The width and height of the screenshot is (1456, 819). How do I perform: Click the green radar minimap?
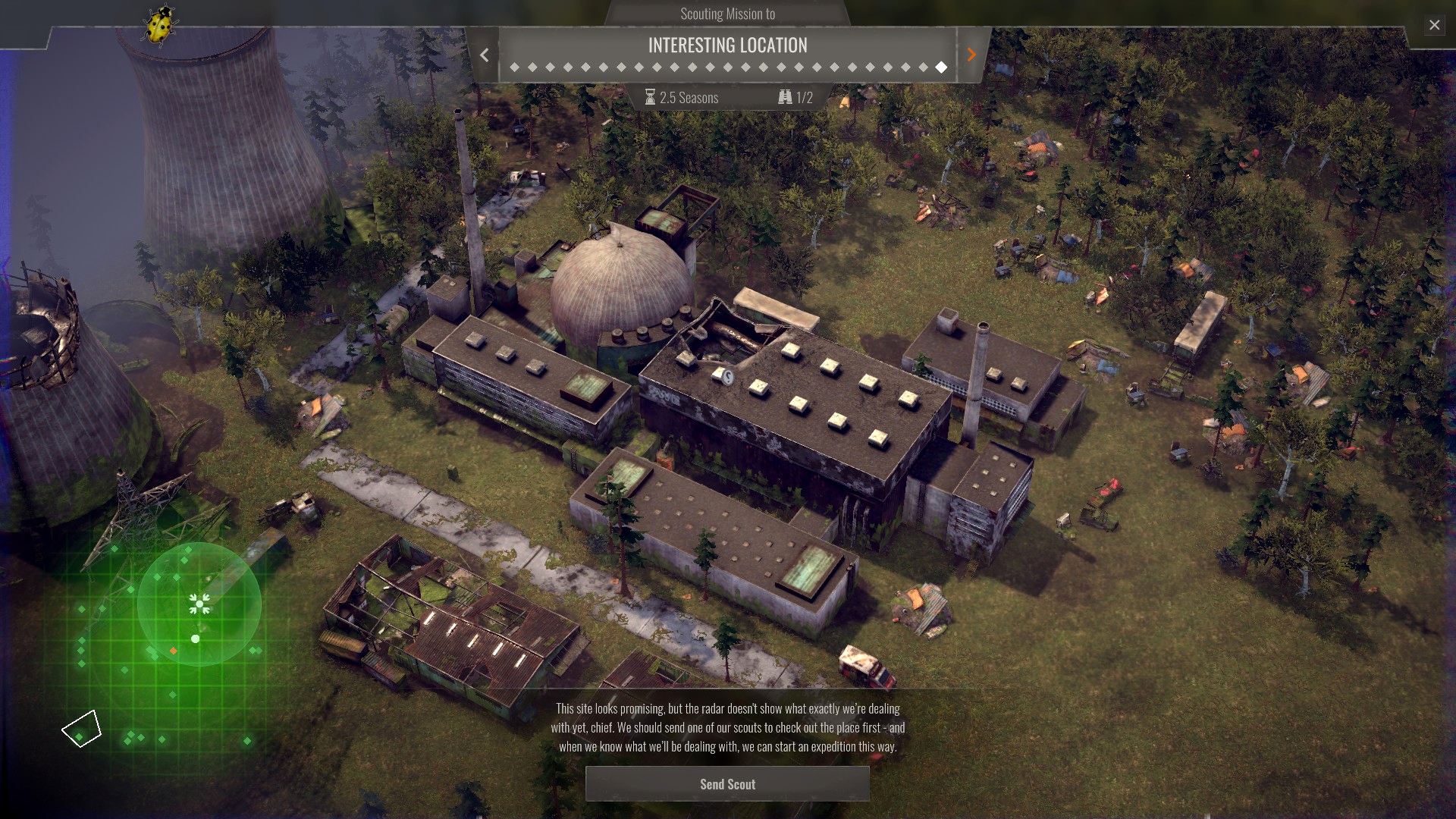[199, 604]
